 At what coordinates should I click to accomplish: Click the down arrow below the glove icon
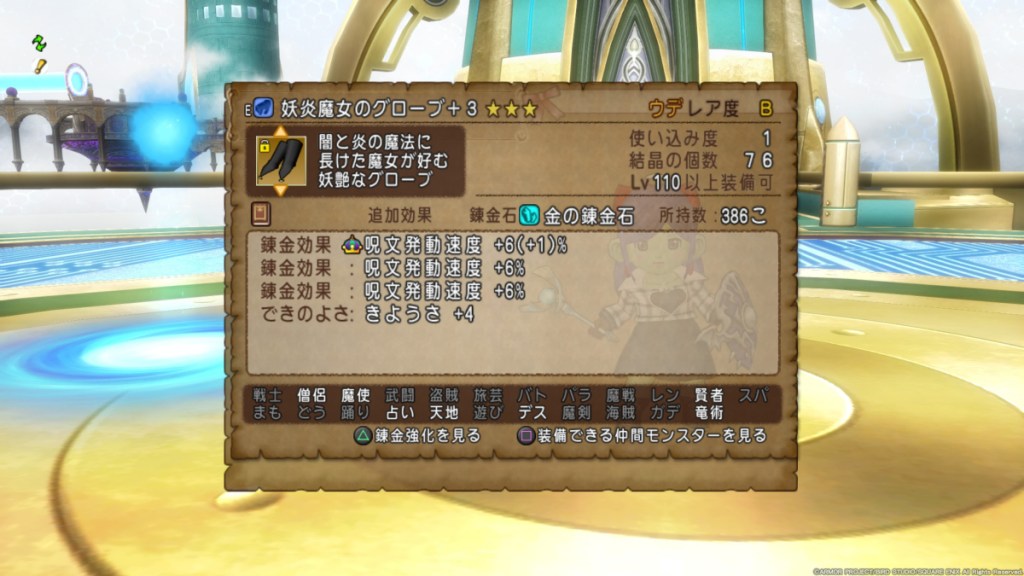[280, 190]
